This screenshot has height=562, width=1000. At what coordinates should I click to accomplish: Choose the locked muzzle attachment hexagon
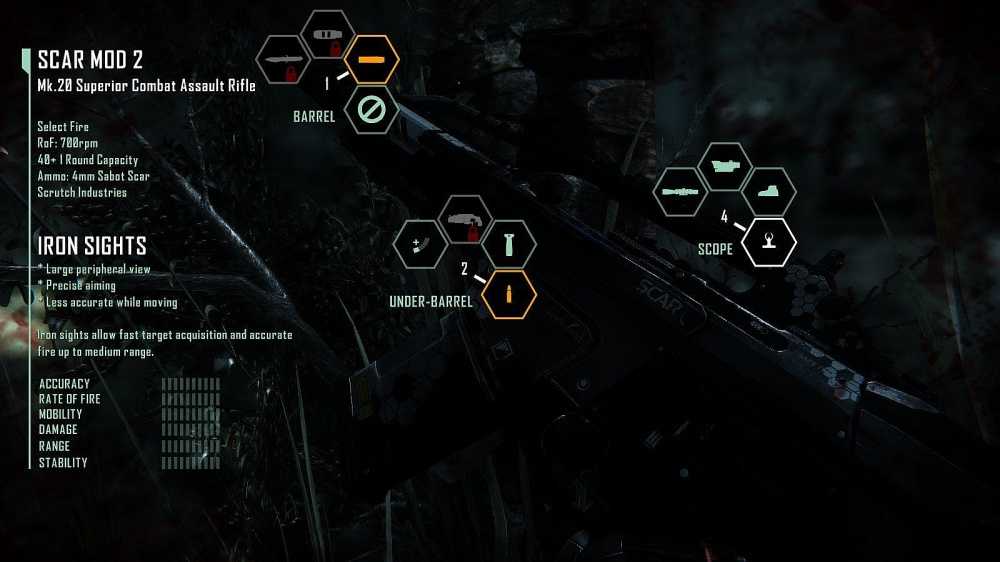click(x=329, y=35)
